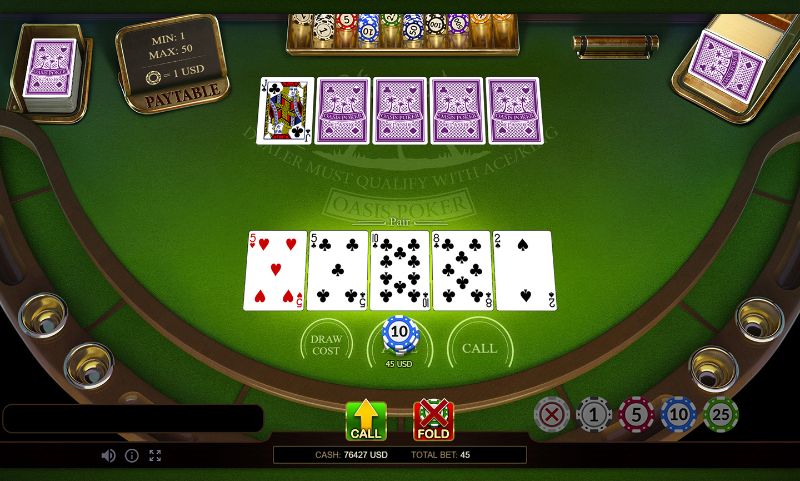Image resolution: width=800 pixels, height=481 pixels.
Task: Choose the 10 of clubs card
Action: 399,270
